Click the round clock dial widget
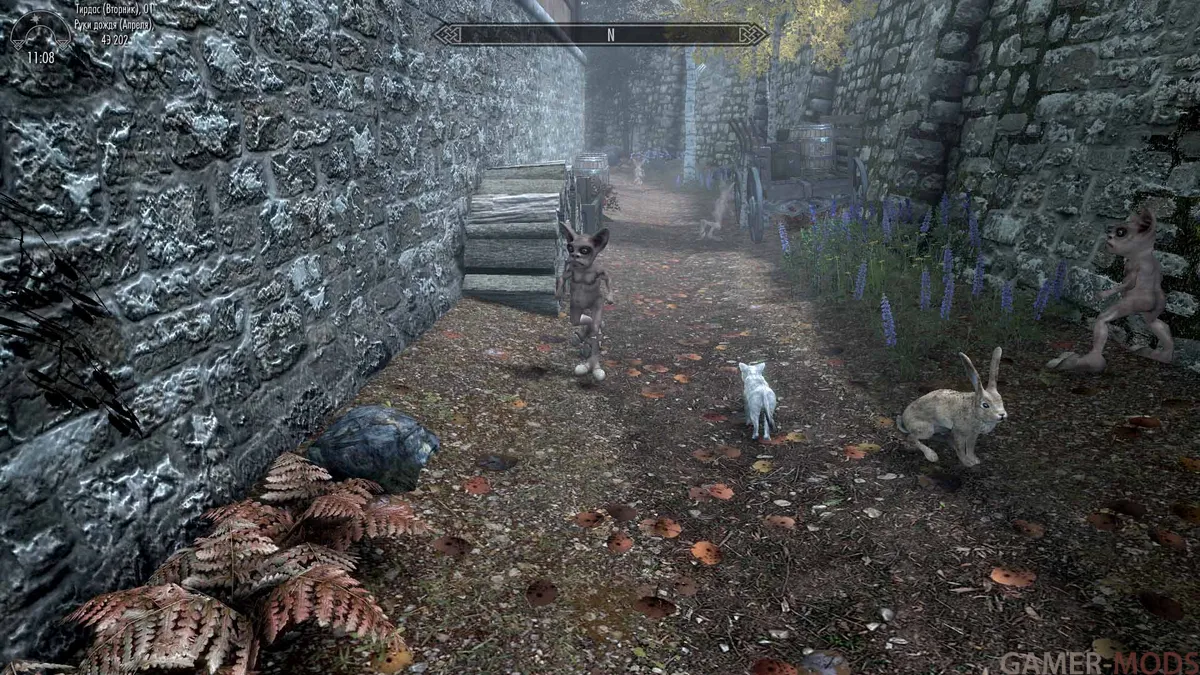 40,38
